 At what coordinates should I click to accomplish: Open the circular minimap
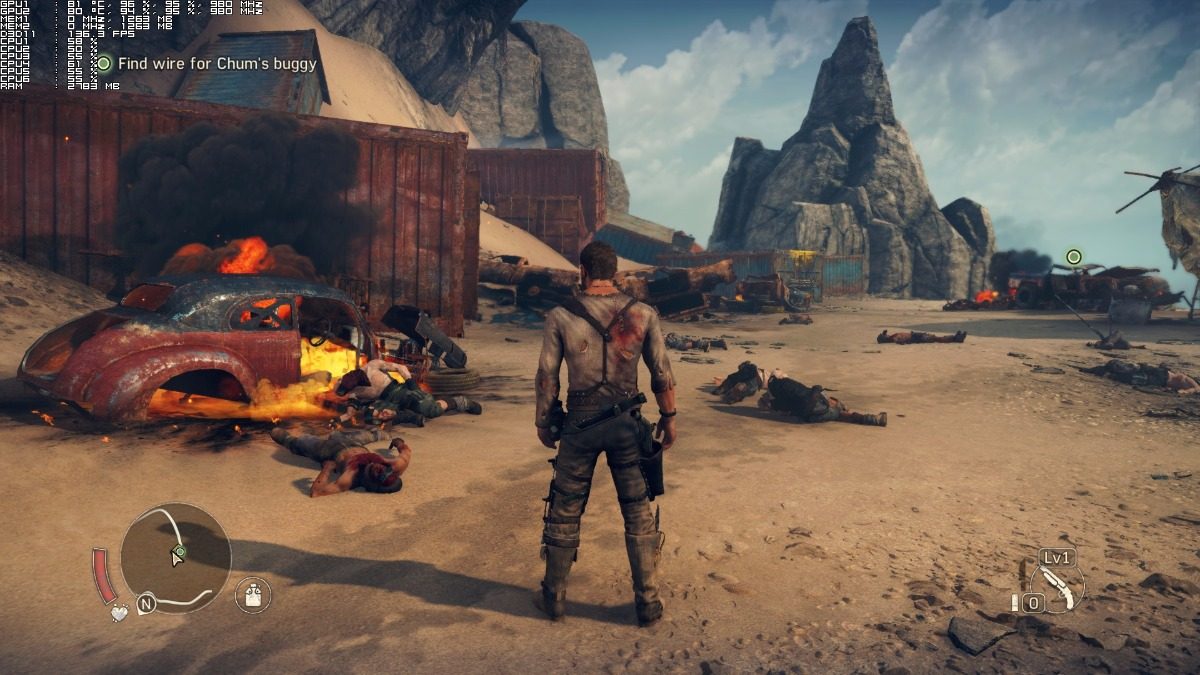176,557
